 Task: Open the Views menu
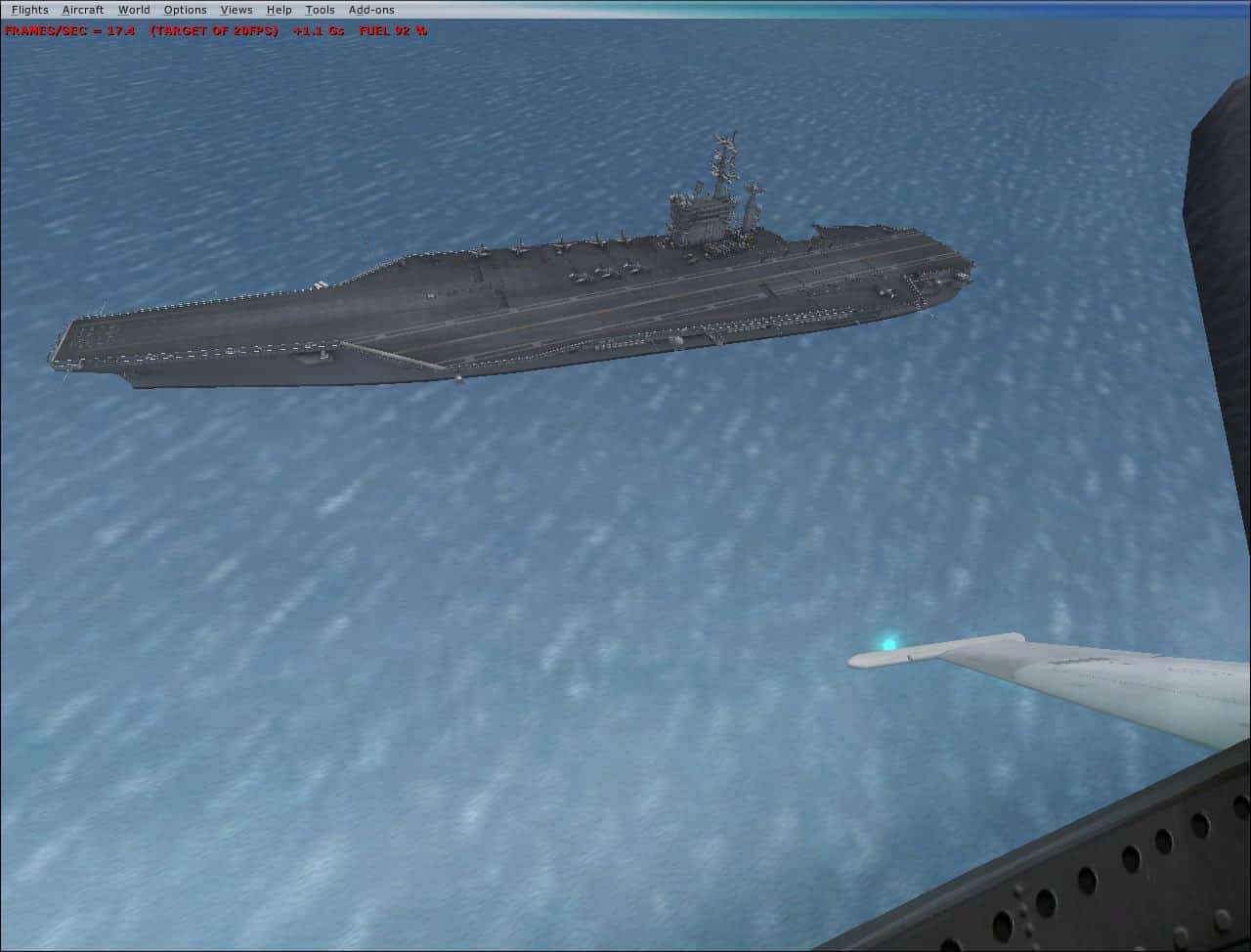click(237, 9)
